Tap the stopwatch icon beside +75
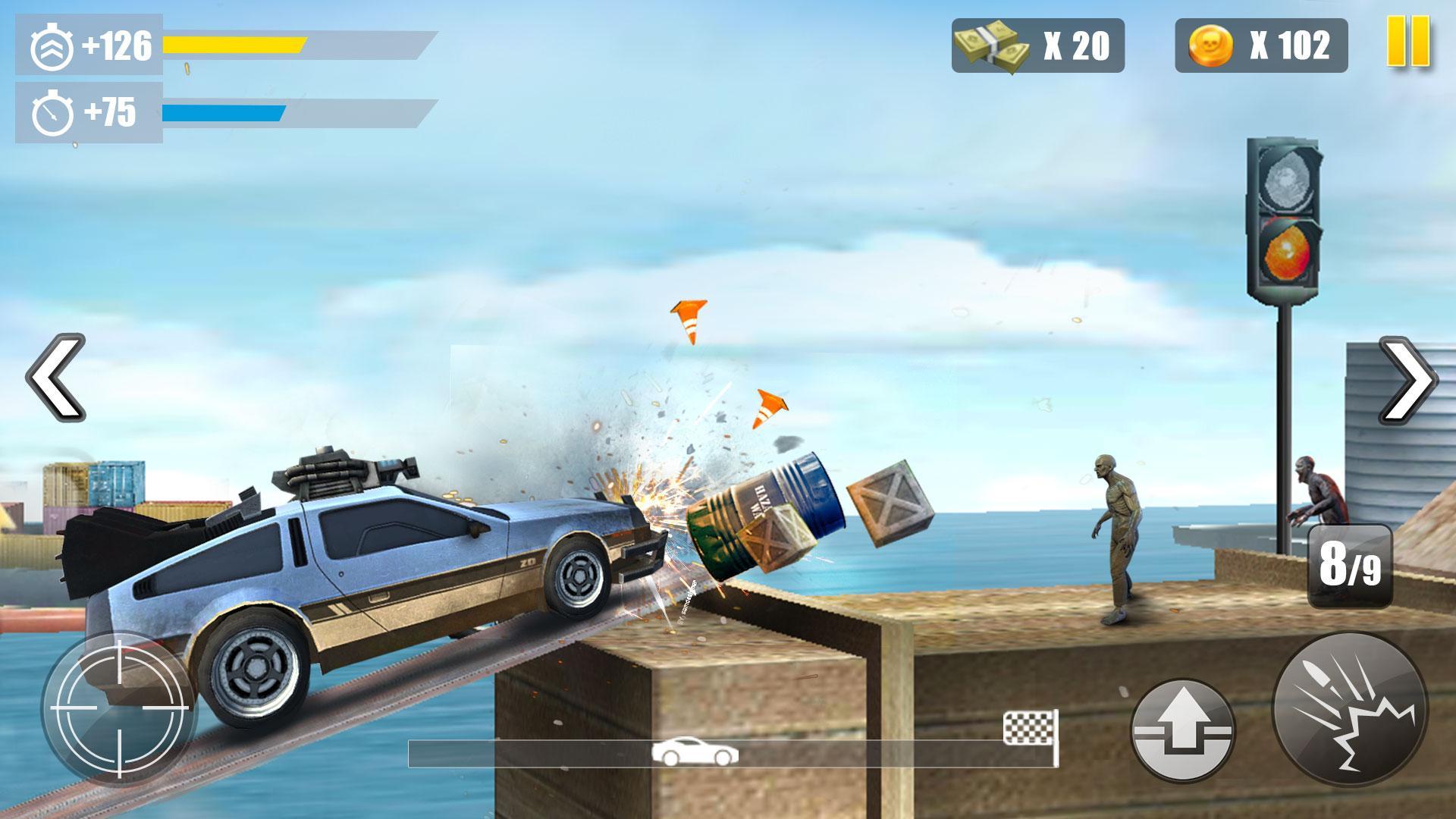The image size is (1456, 819). click(x=53, y=110)
